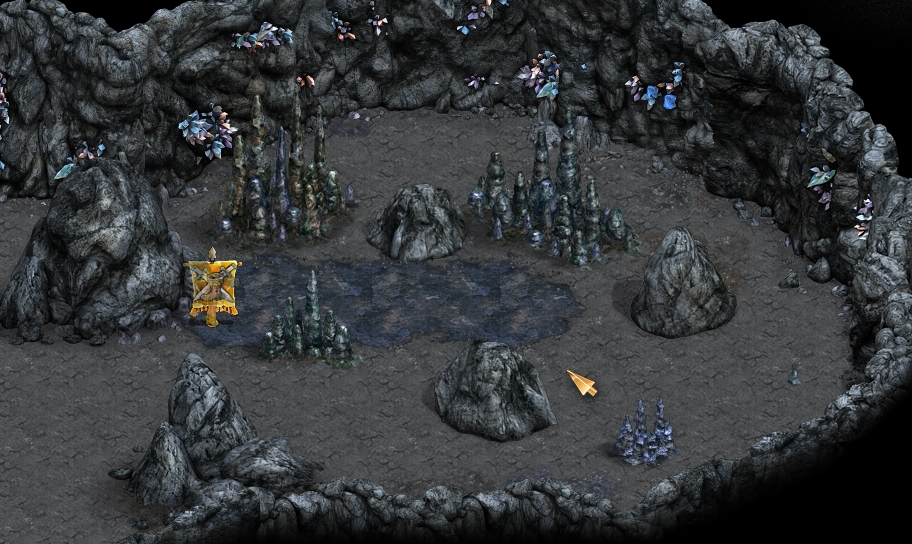This screenshot has width=912, height=544.
Task: Select the golden crossed-swords battle banner
Action: [214, 286]
